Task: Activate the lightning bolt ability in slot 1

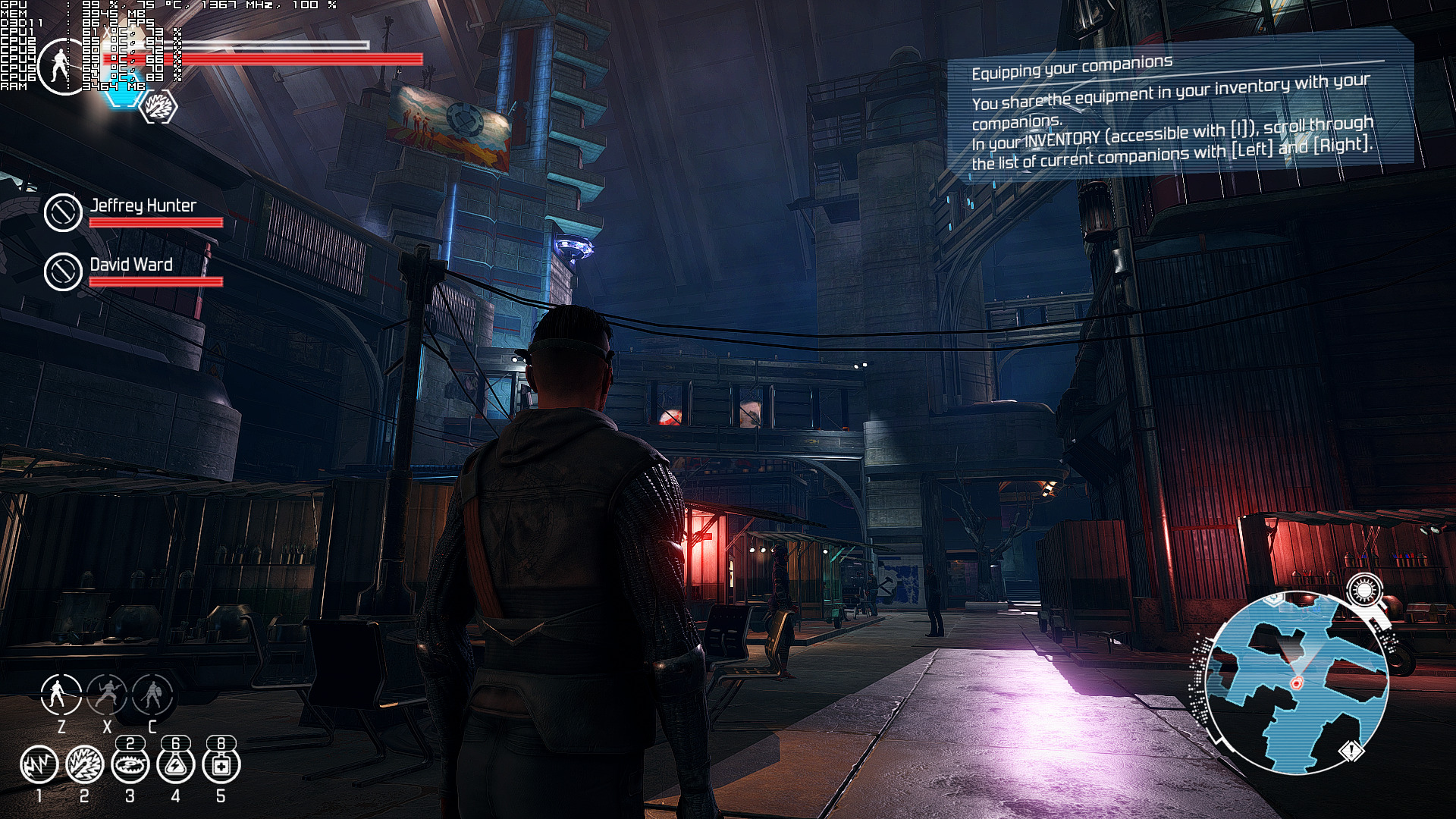Action: (x=39, y=764)
